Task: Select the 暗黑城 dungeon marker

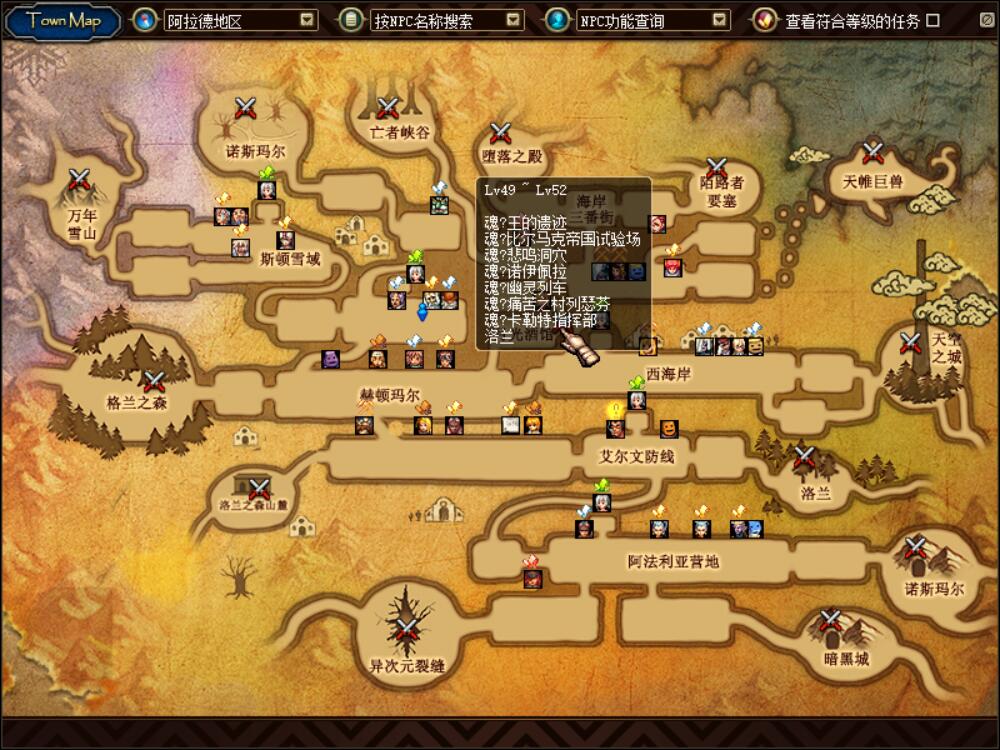Action: 831,620
